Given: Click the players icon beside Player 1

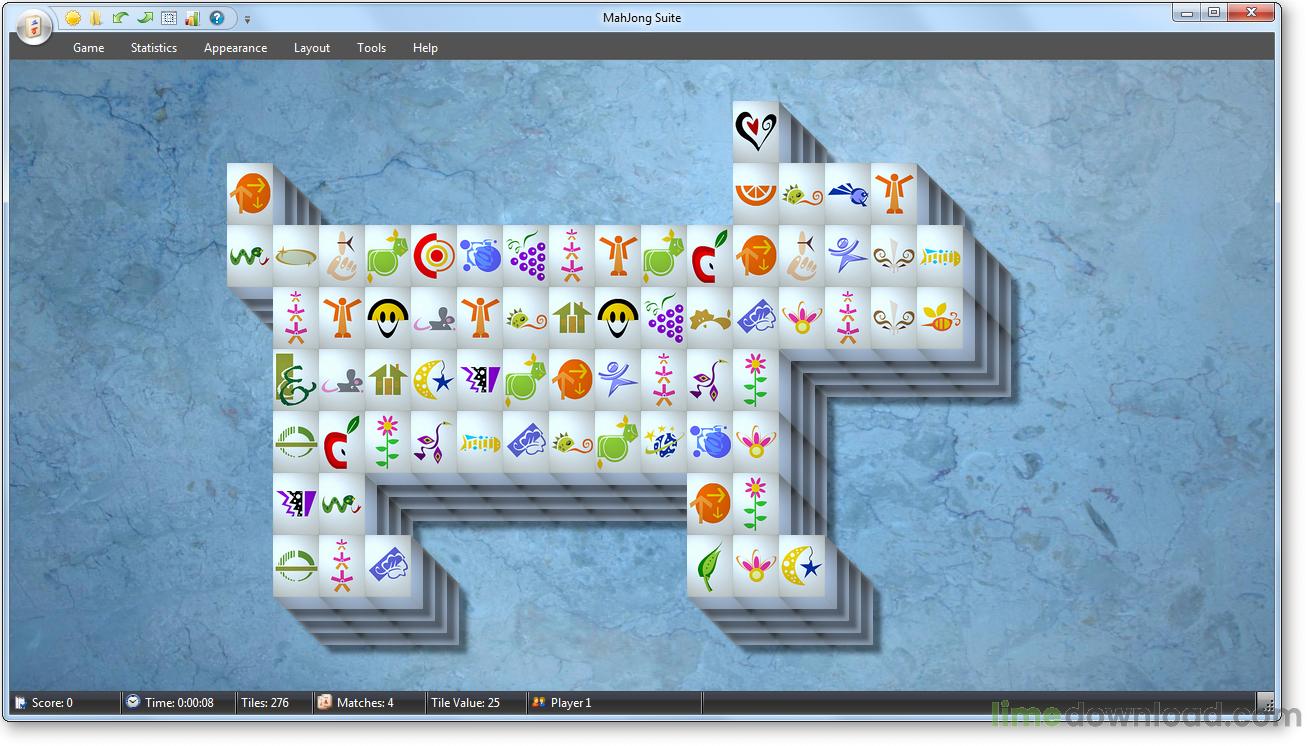Looking at the screenshot, I should pyautogui.click(x=538, y=702).
